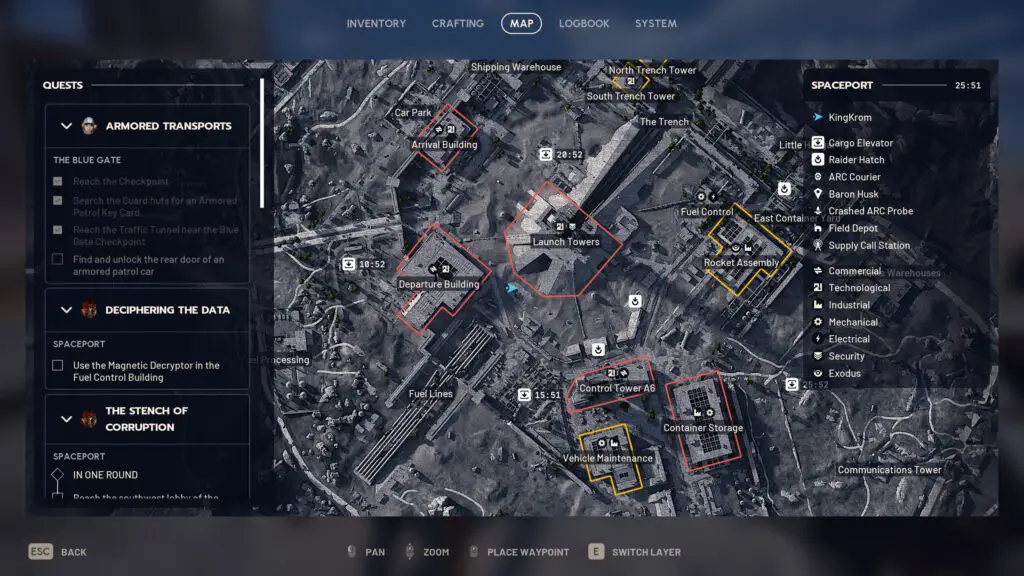Go to the System tab

pos(655,23)
